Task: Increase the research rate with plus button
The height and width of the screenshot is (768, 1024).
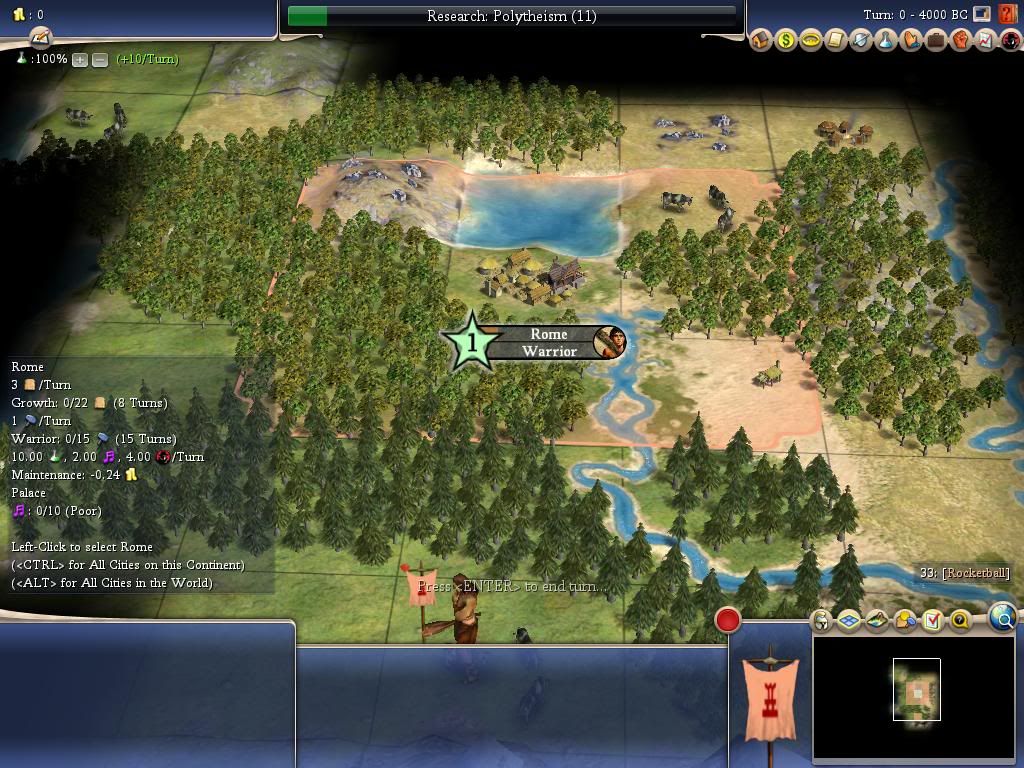Action: [x=80, y=60]
